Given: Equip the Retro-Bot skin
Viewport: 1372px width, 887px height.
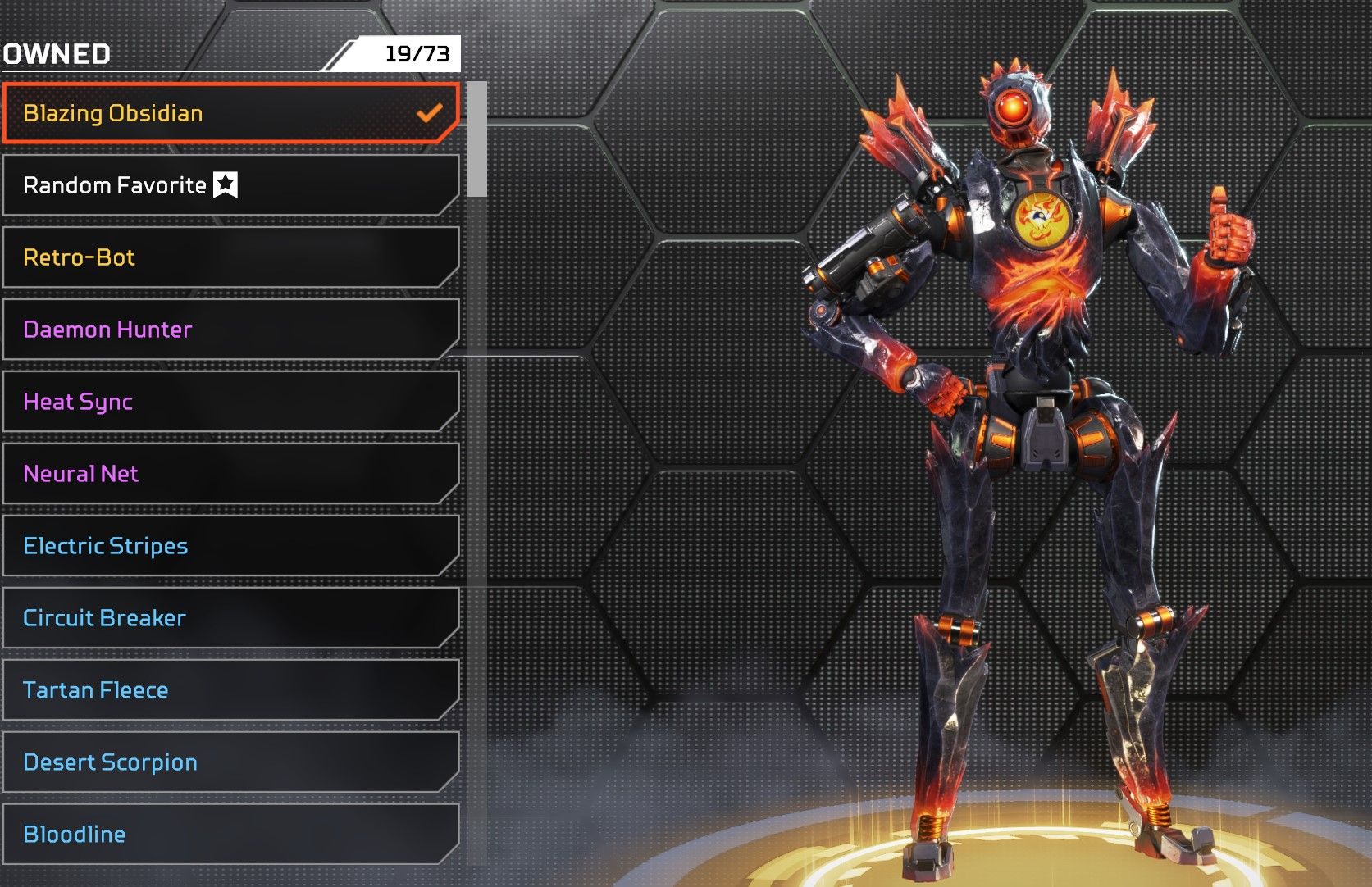Looking at the screenshot, I should pyautogui.click(x=230, y=257).
